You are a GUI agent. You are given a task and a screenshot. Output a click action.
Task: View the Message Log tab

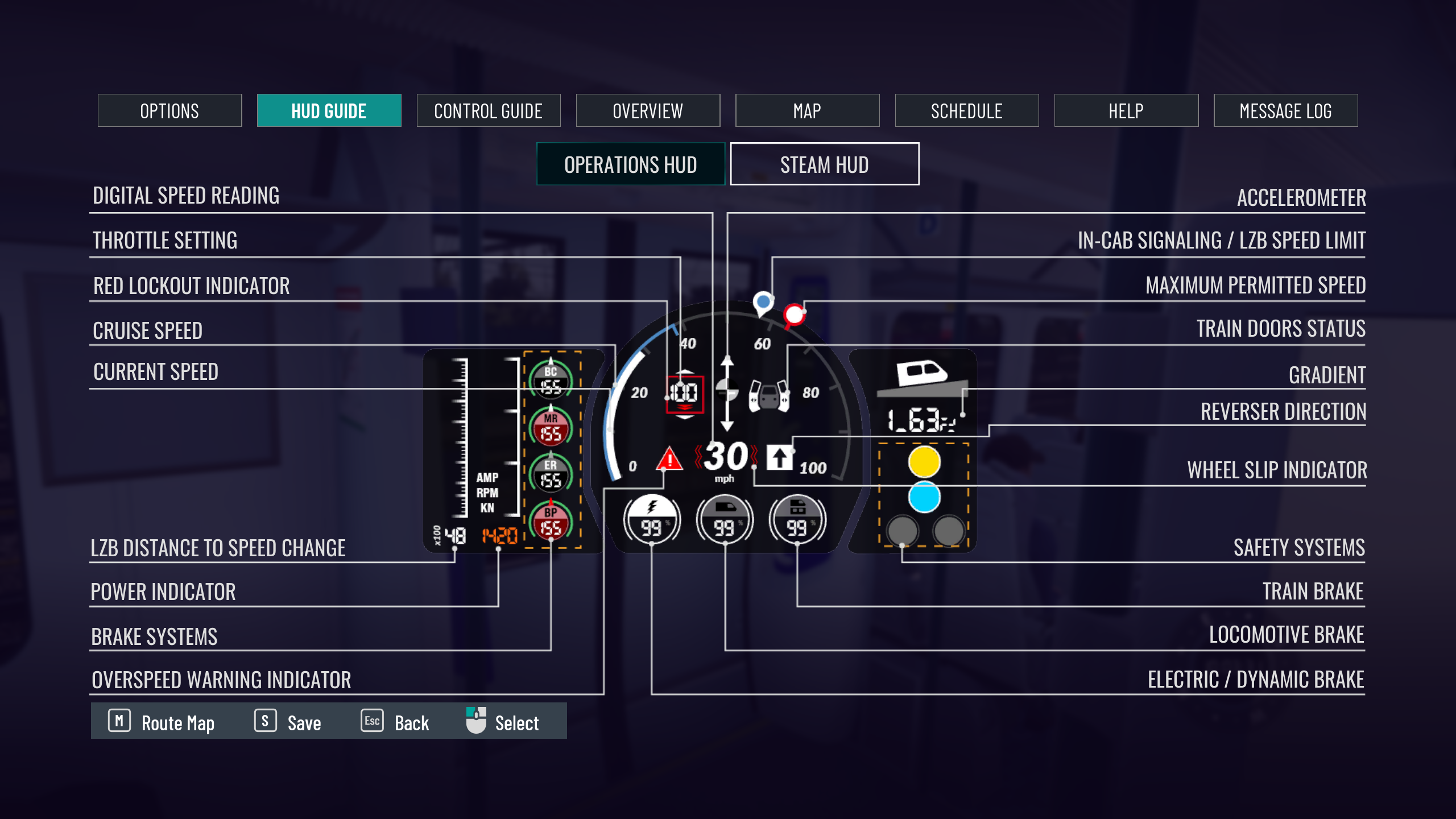1285,111
